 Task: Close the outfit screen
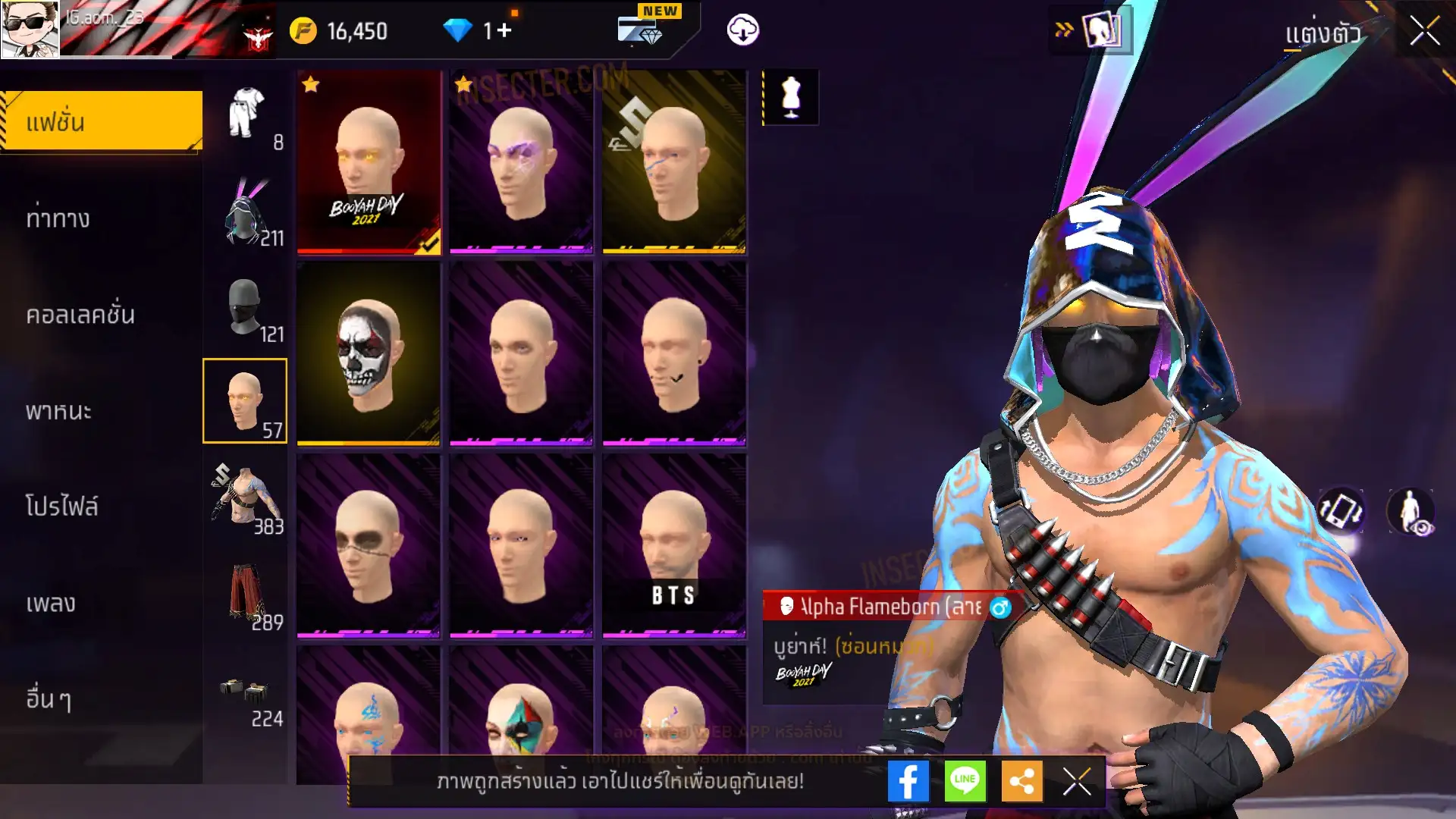click(x=1424, y=32)
